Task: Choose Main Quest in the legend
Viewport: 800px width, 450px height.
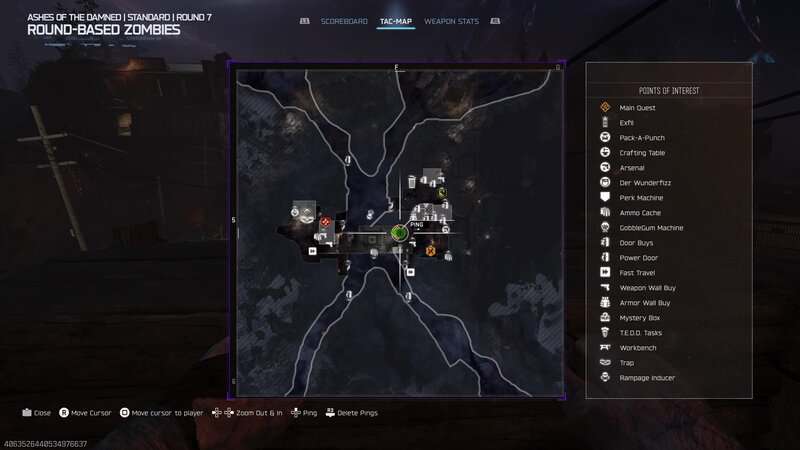Action: click(635, 107)
